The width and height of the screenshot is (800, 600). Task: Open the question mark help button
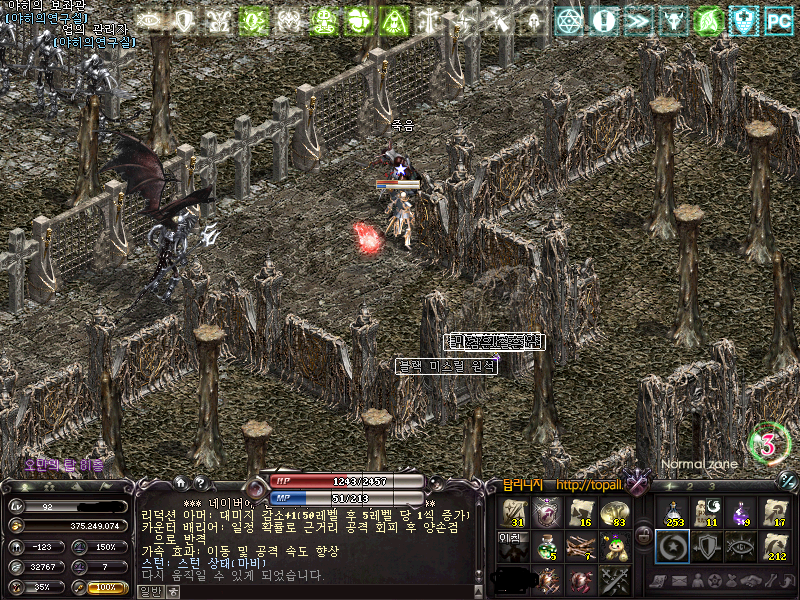tap(200, 483)
